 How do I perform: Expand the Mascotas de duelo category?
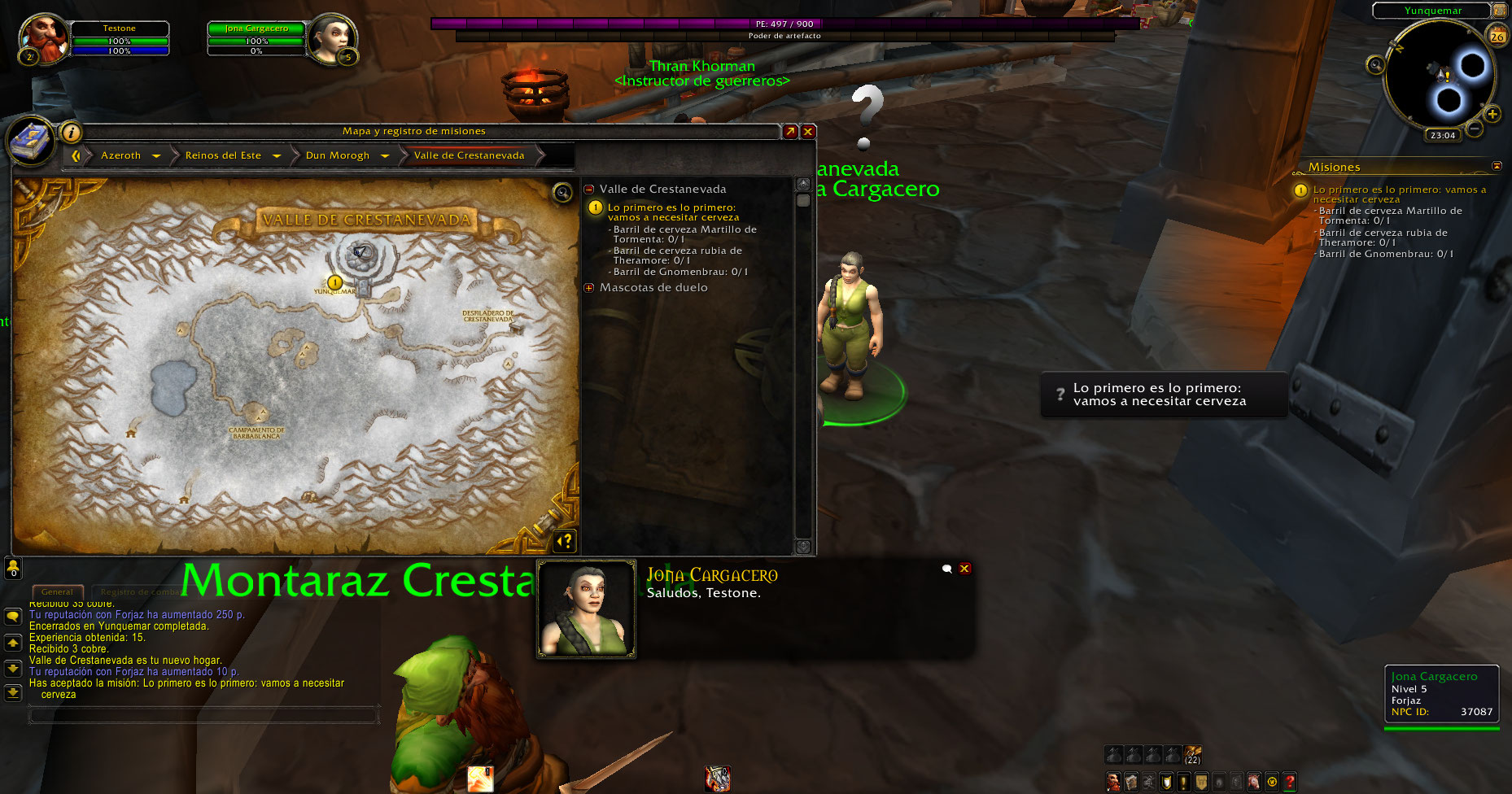tap(589, 288)
